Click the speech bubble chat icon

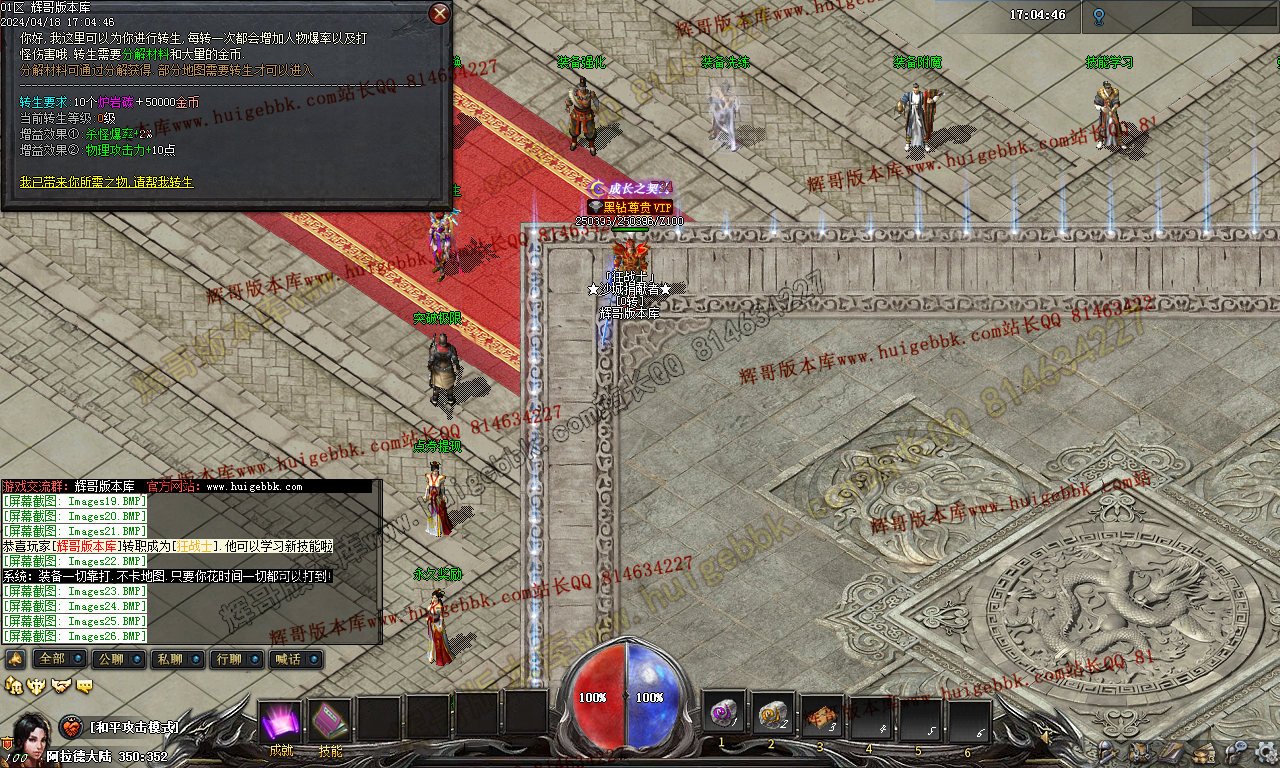coord(85,685)
